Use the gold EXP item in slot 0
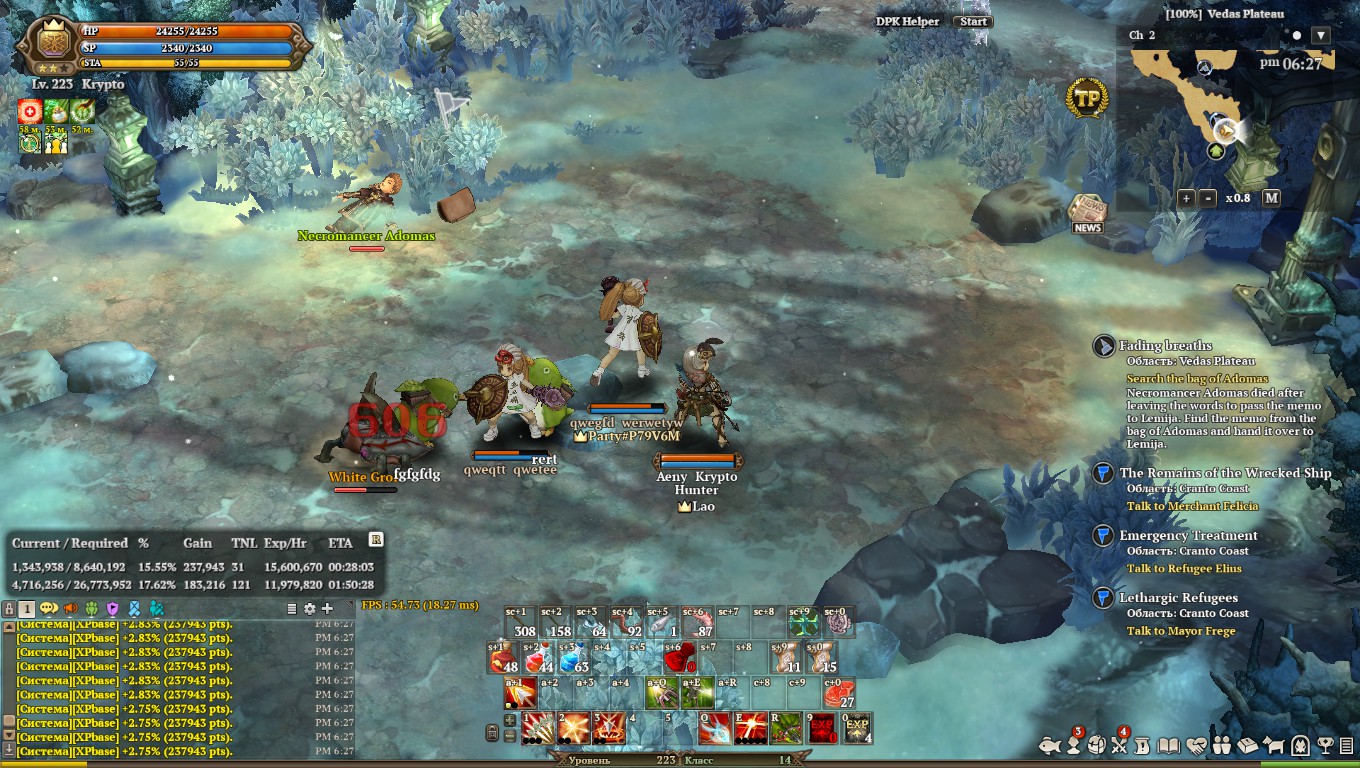Screen dimensions: 1360x768 click(857, 728)
